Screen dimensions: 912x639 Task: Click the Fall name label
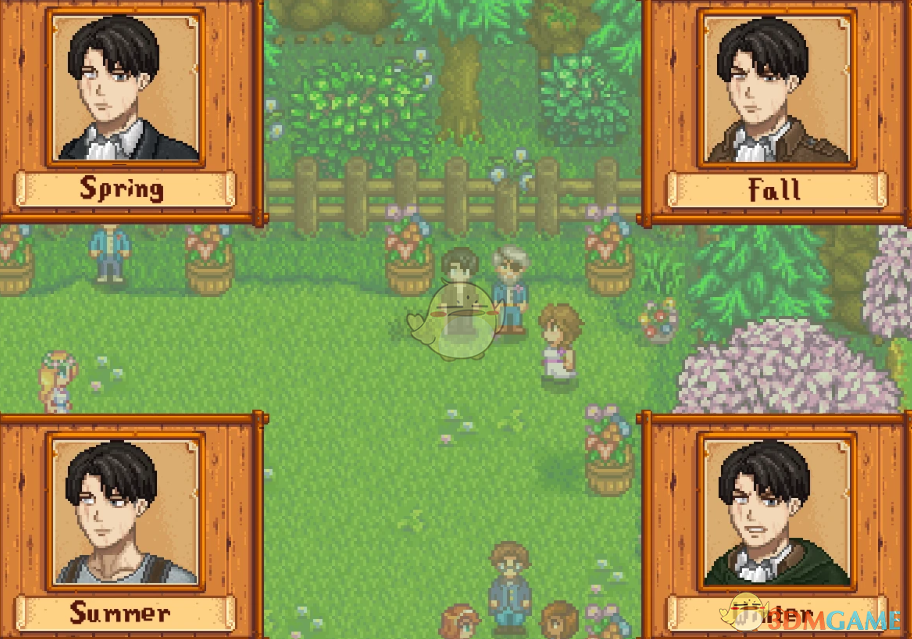776,189
